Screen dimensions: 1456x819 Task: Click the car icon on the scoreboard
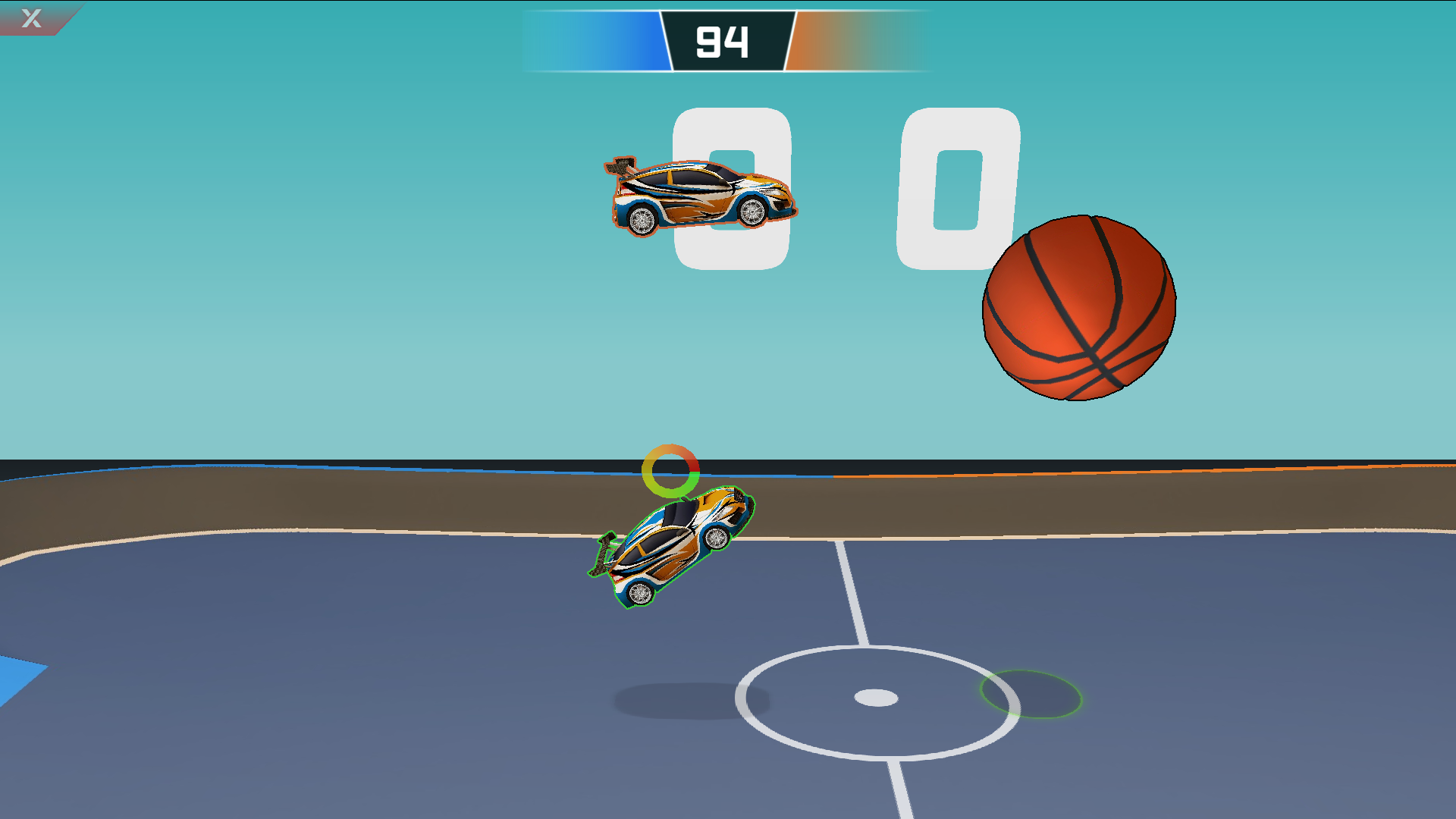[701, 196]
